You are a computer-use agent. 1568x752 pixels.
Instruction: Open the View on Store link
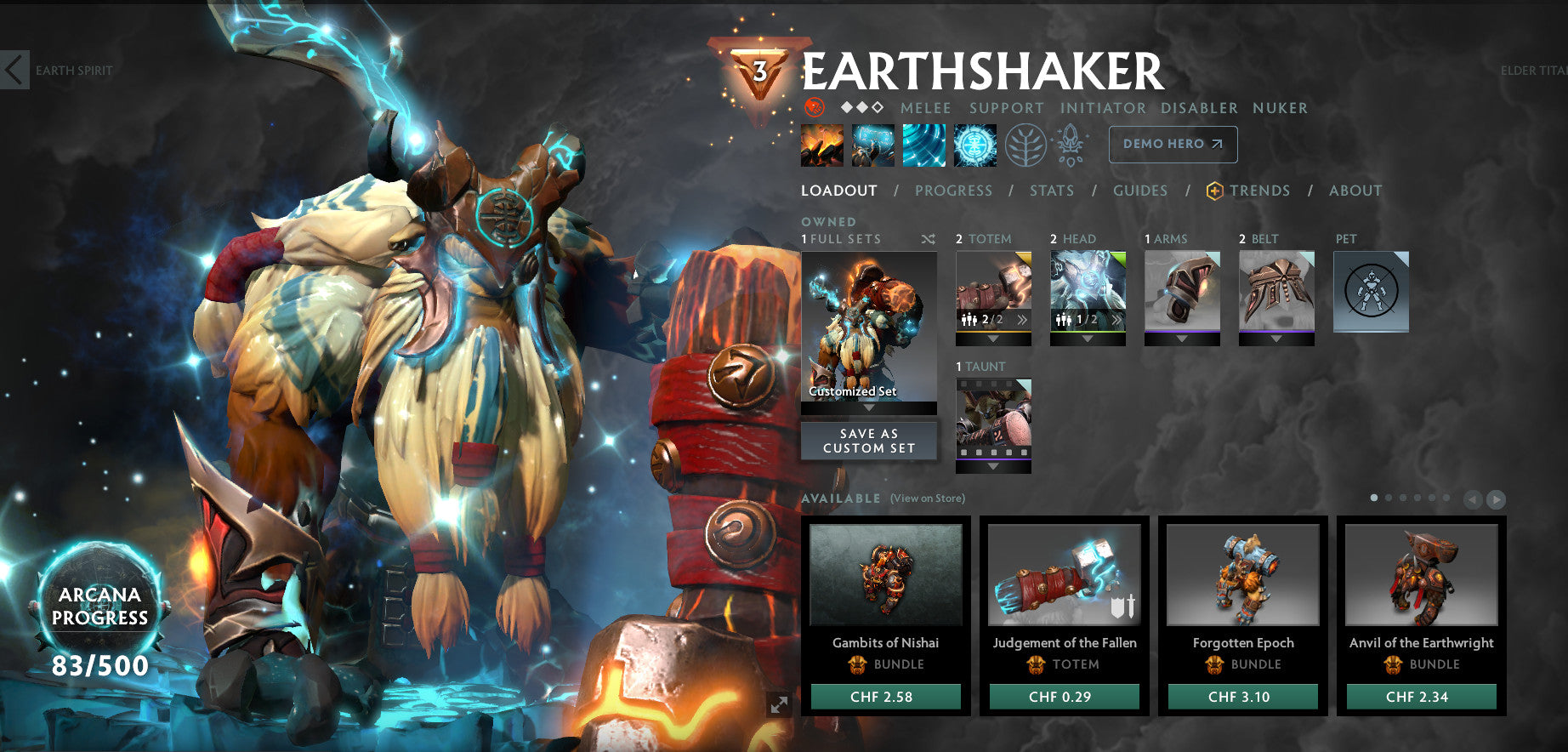click(x=926, y=498)
